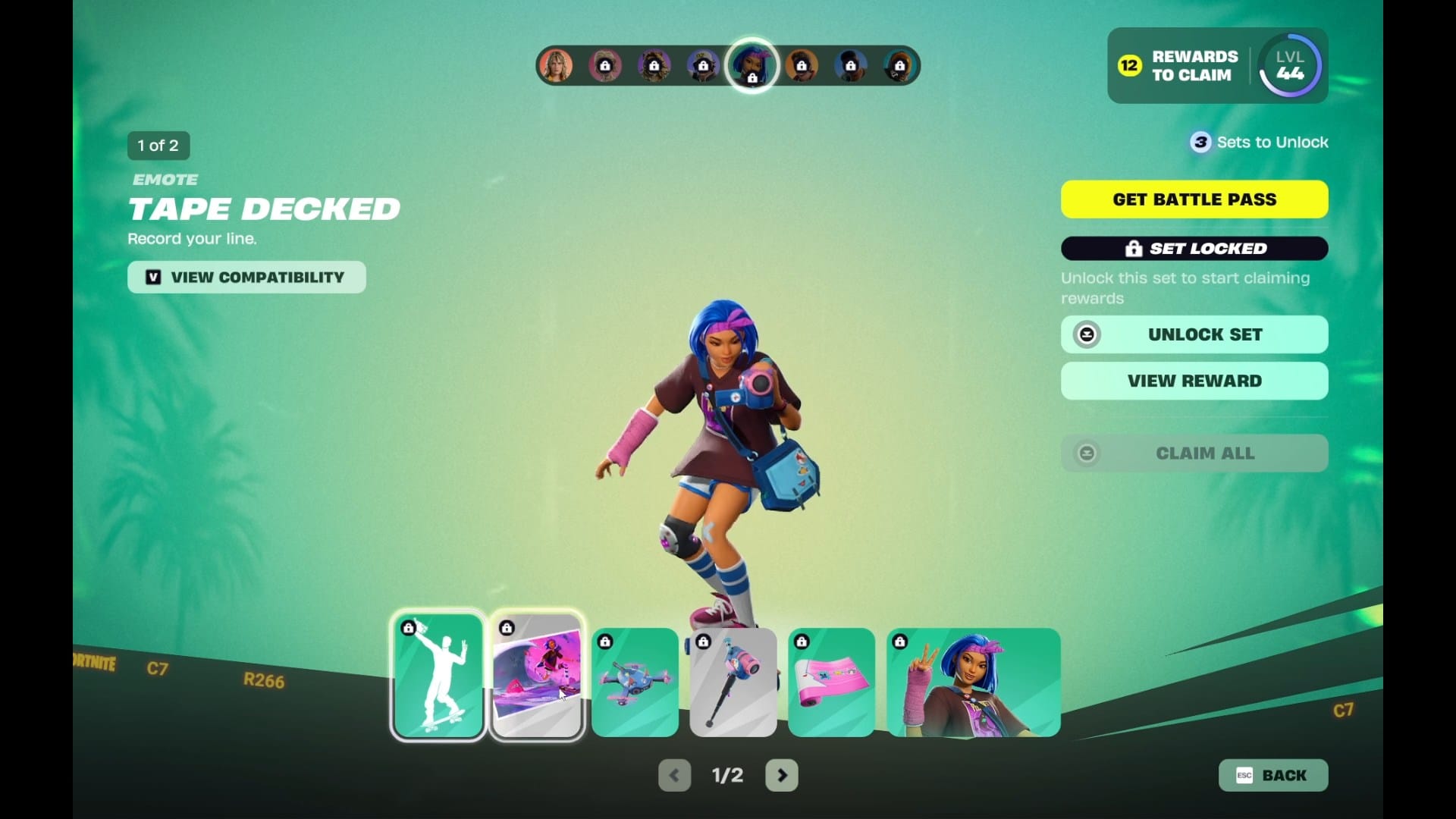Go back with the Back button

coord(1272,775)
